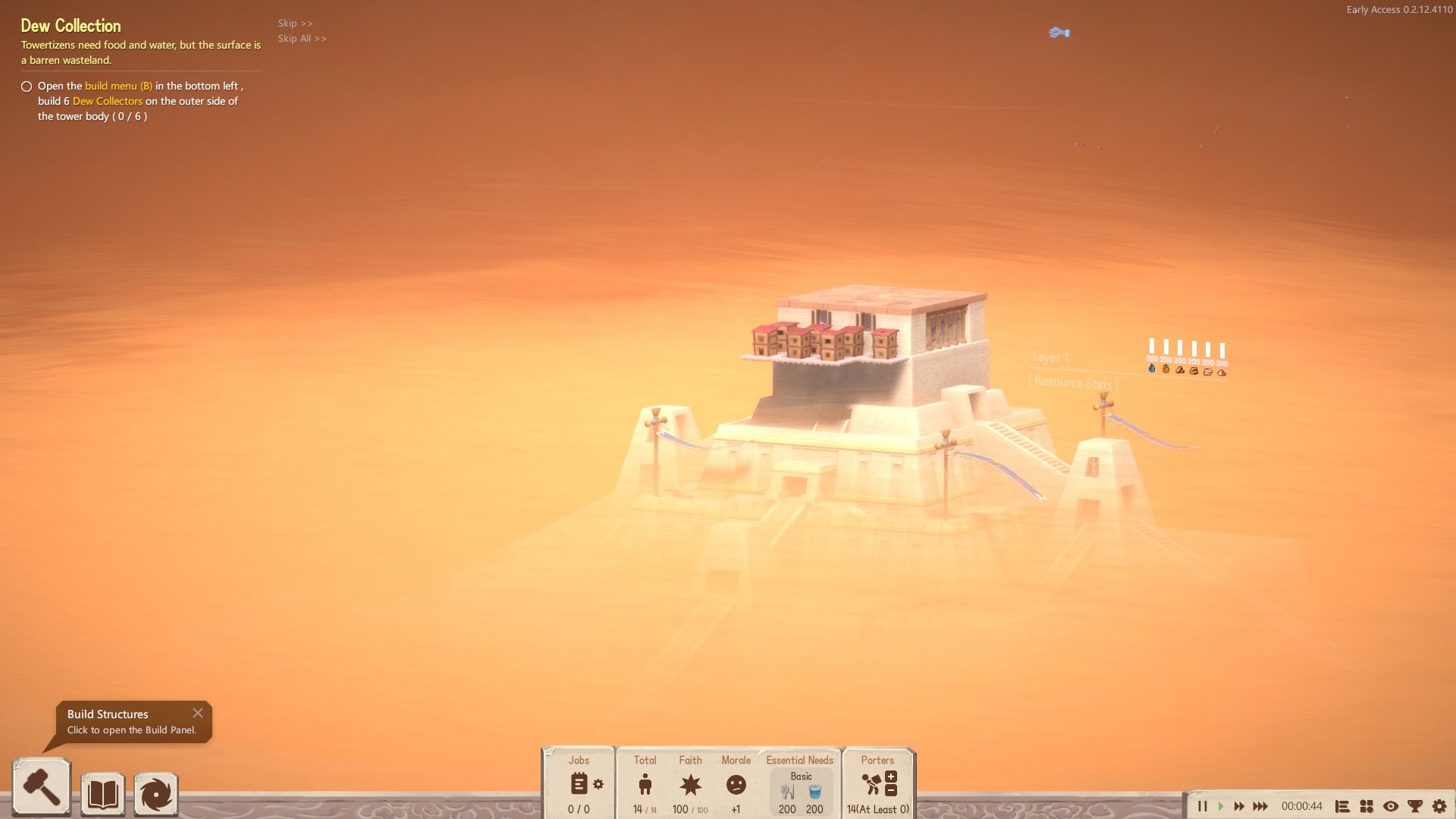Toggle the eye visibility icon

1391,806
